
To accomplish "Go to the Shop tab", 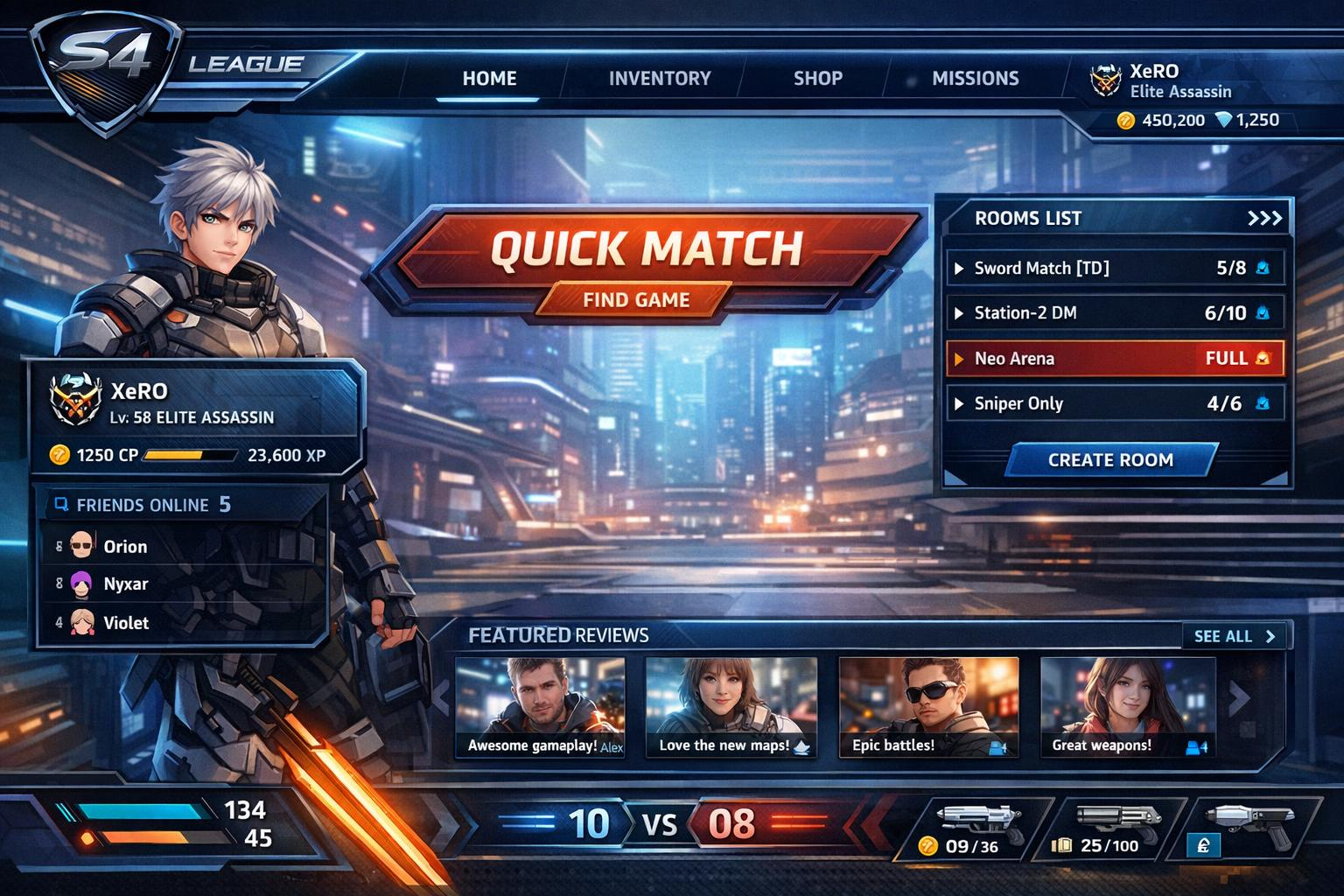I will pos(817,79).
